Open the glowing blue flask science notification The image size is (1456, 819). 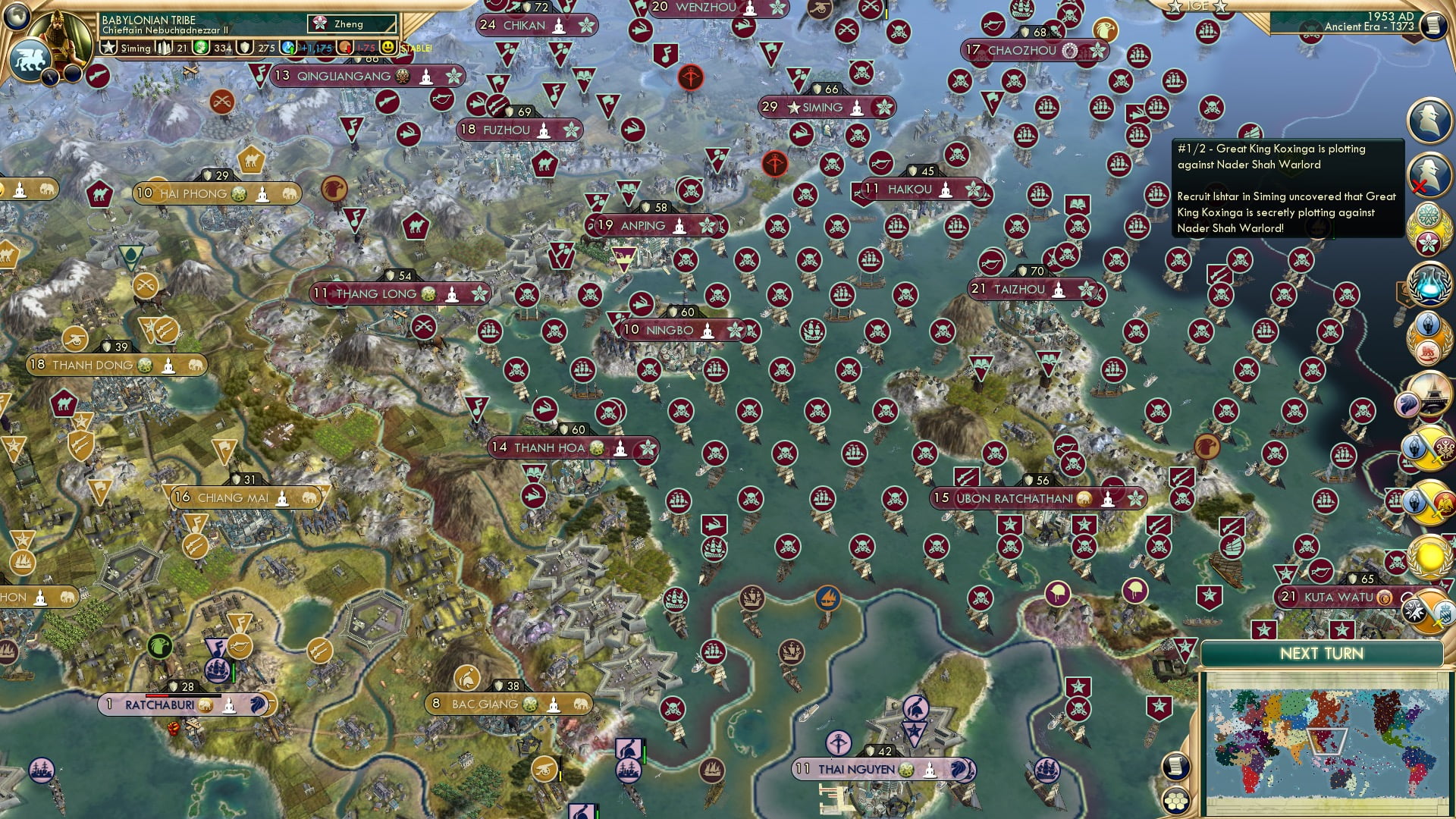pos(1429,281)
